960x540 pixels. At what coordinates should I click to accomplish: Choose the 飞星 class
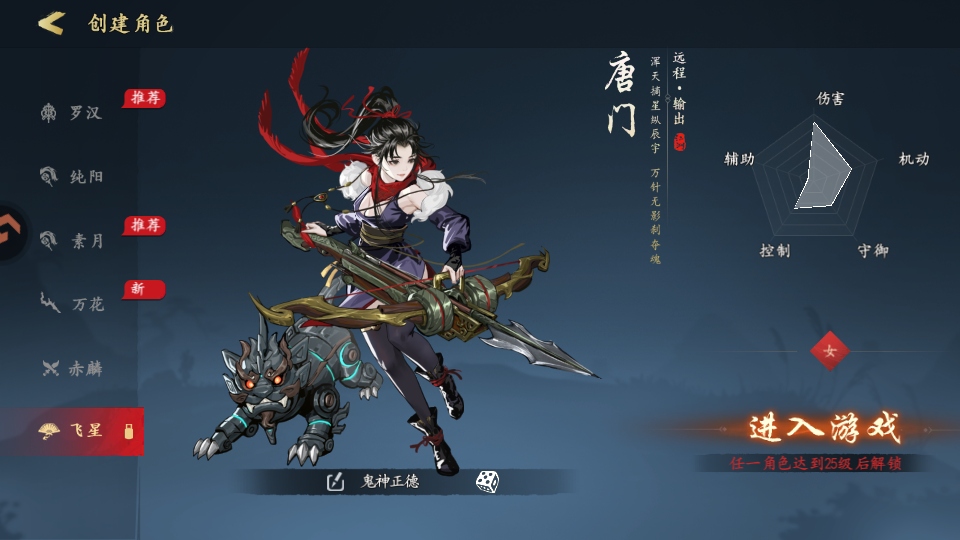coord(73,431)
